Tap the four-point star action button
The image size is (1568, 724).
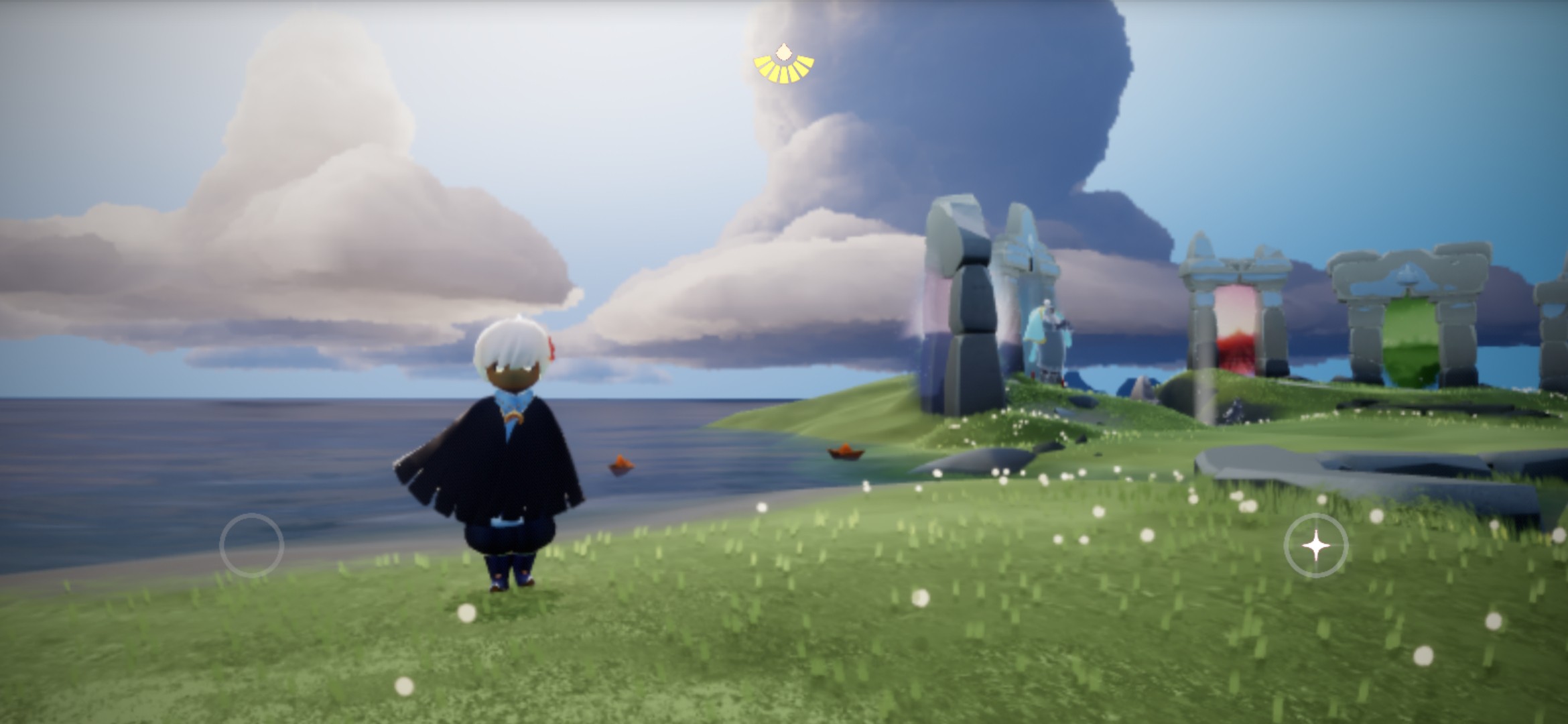tap(1315, 546)
